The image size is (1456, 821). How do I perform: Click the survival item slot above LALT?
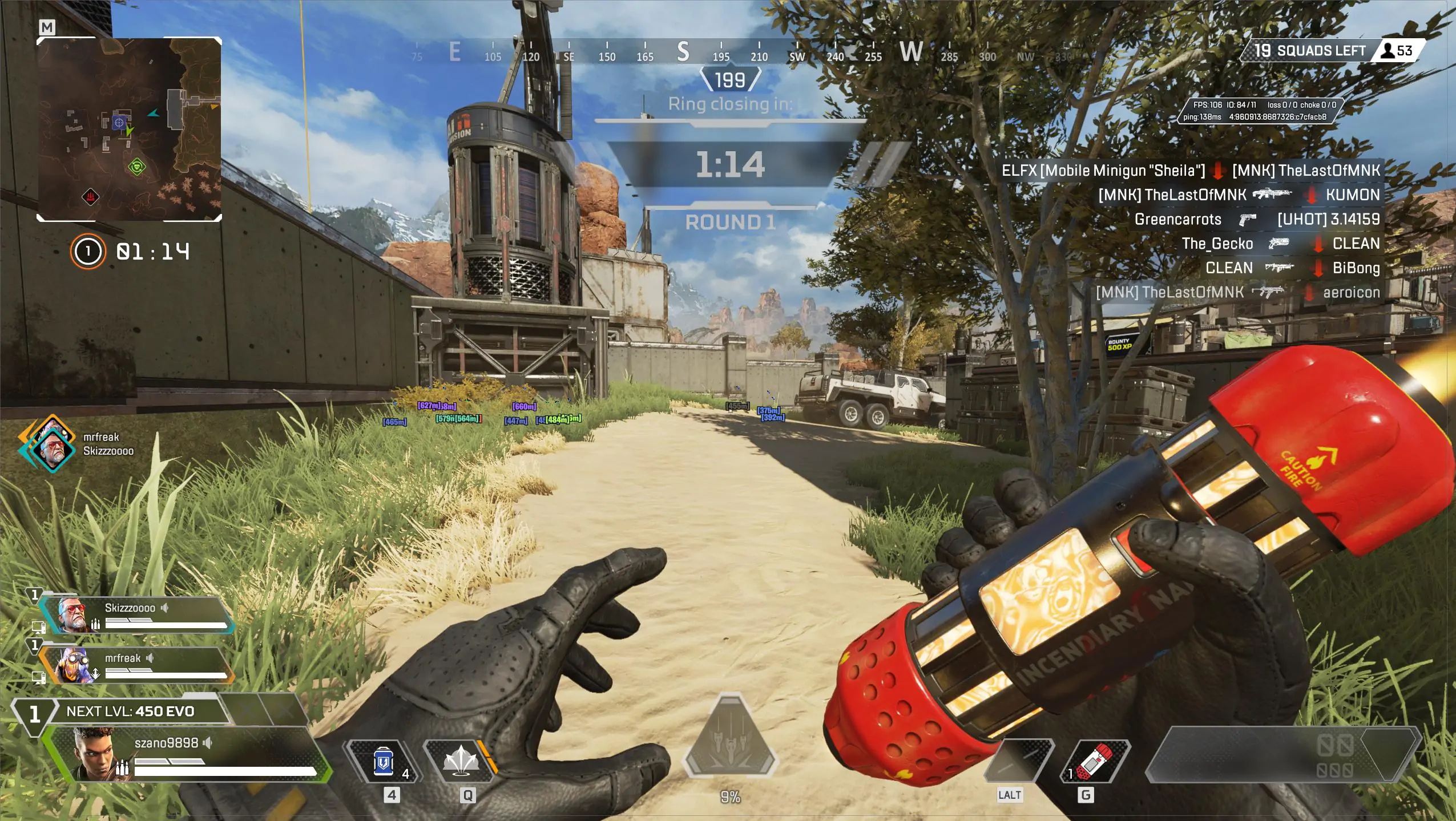(x=1020, y=762)
